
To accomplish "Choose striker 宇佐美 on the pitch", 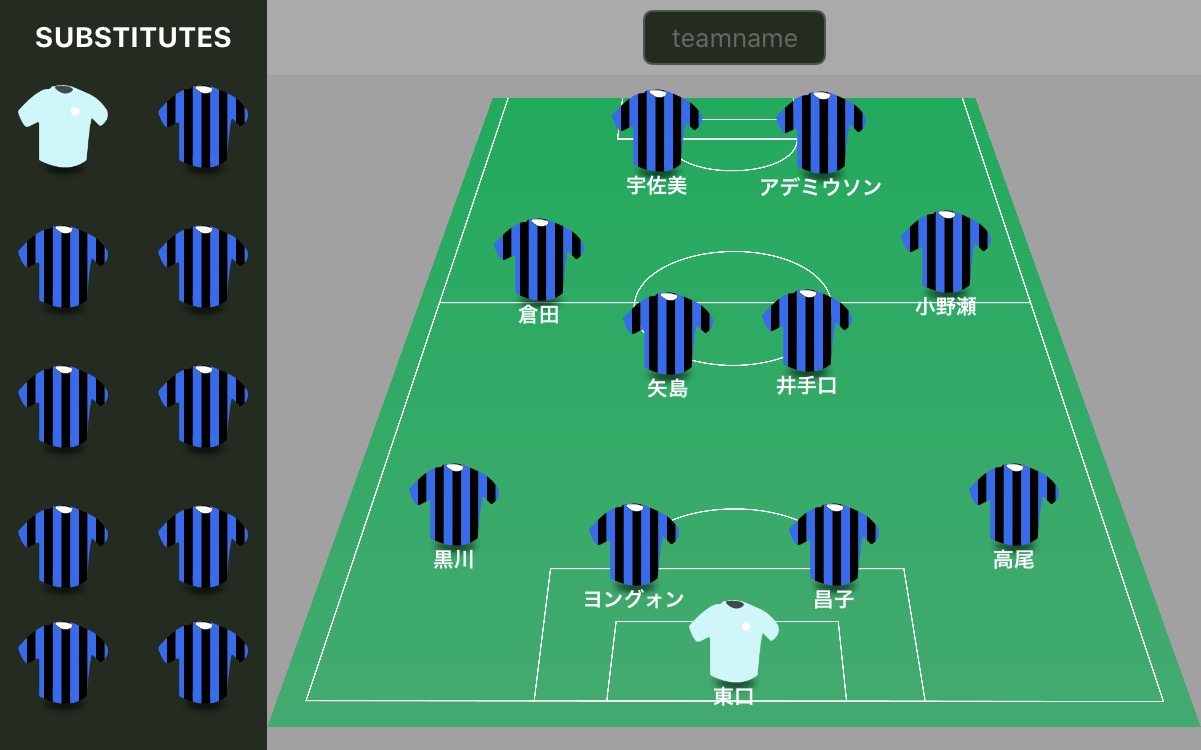I will click(657, 131).
